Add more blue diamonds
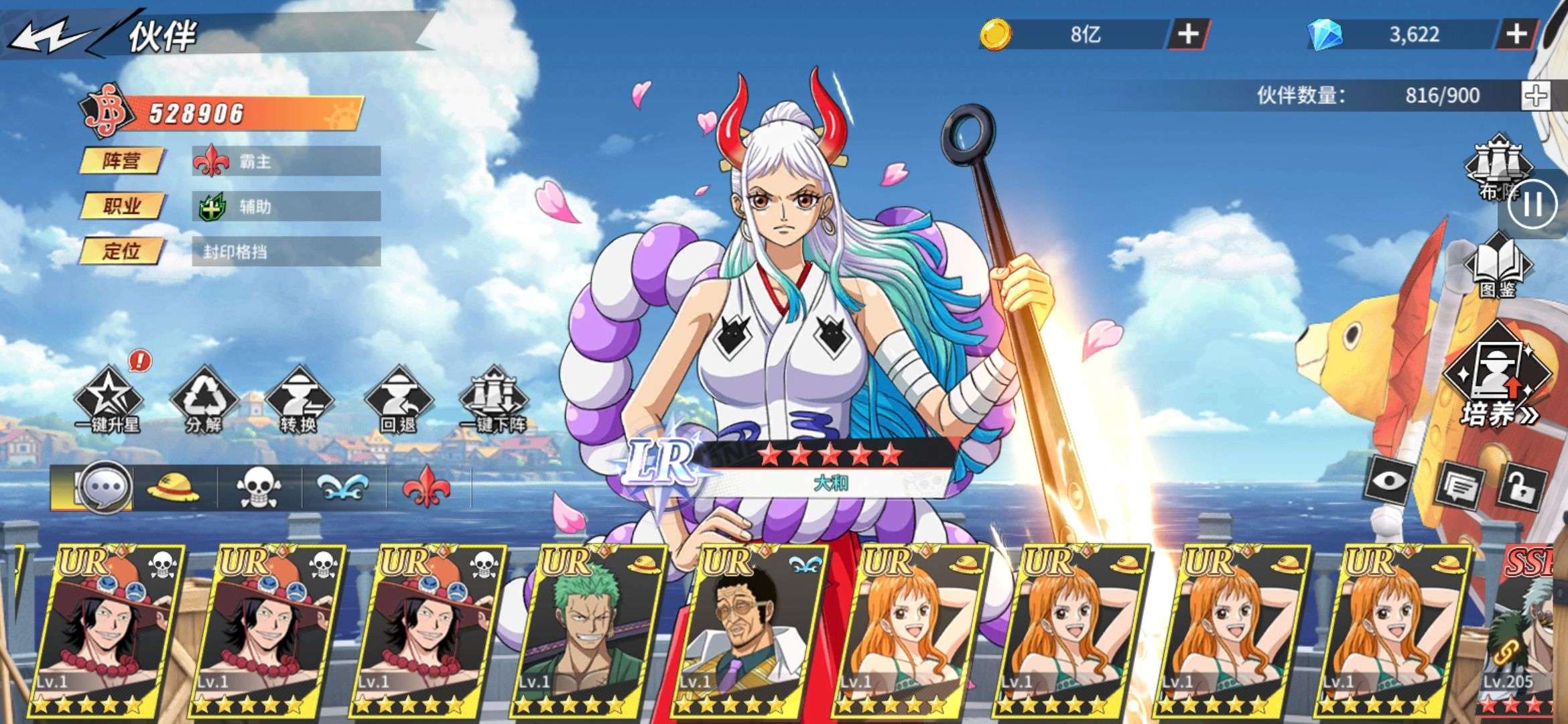The height and width of the screenshot is (724, 1568). [x=1516, y=34]
